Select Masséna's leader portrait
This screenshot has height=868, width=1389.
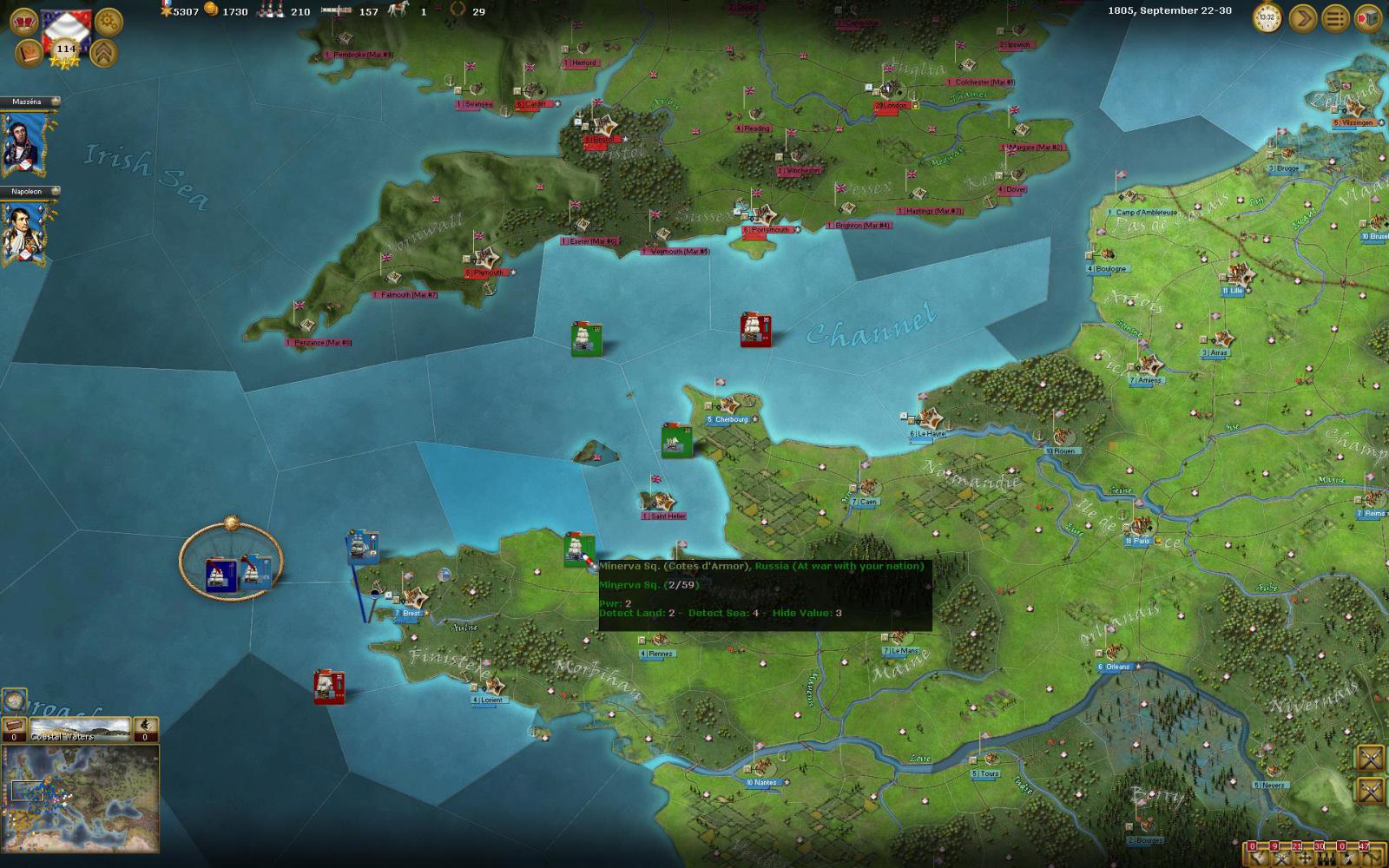(23, 143)
